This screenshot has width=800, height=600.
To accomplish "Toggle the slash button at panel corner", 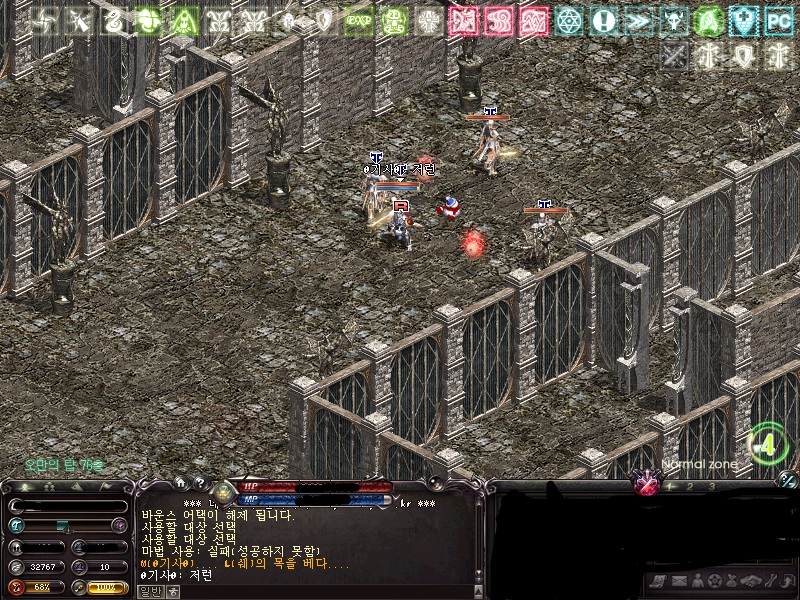I will click(x=788, y=479).
